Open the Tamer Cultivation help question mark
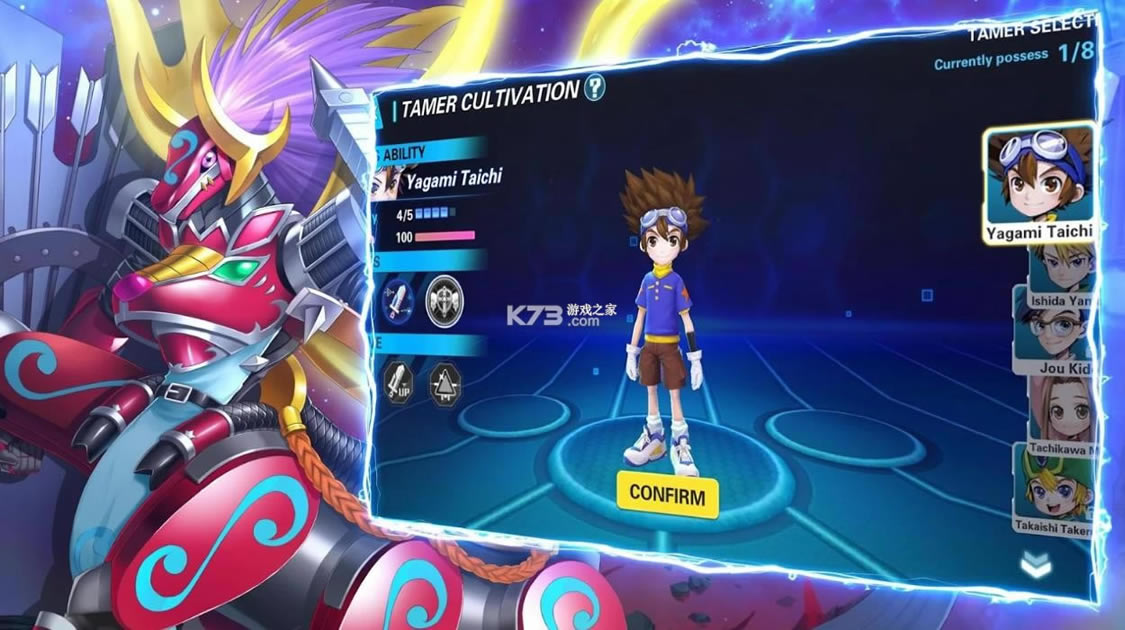 click(x=595, y=88)
